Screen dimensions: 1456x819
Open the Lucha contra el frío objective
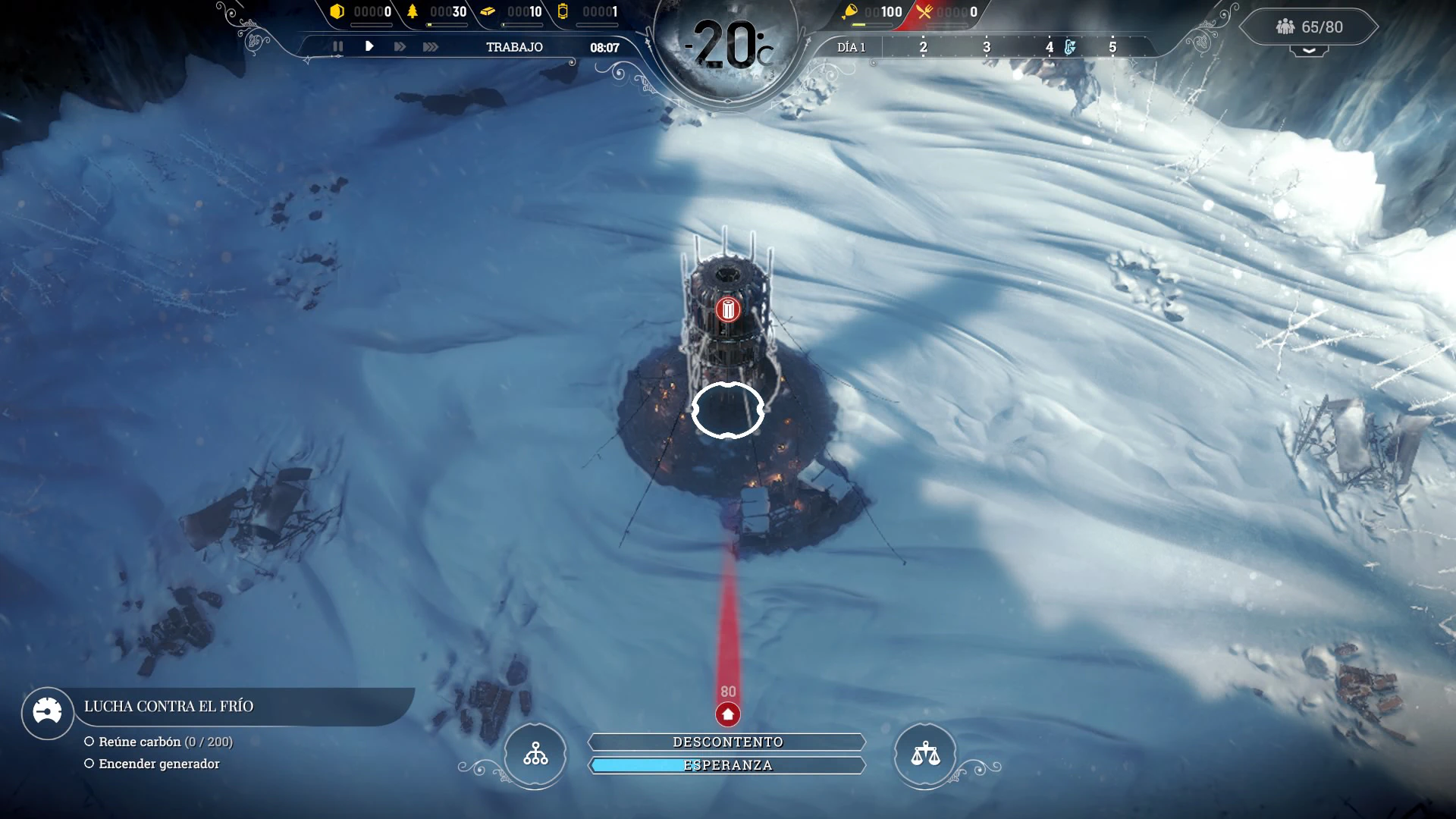click(168, 707)
